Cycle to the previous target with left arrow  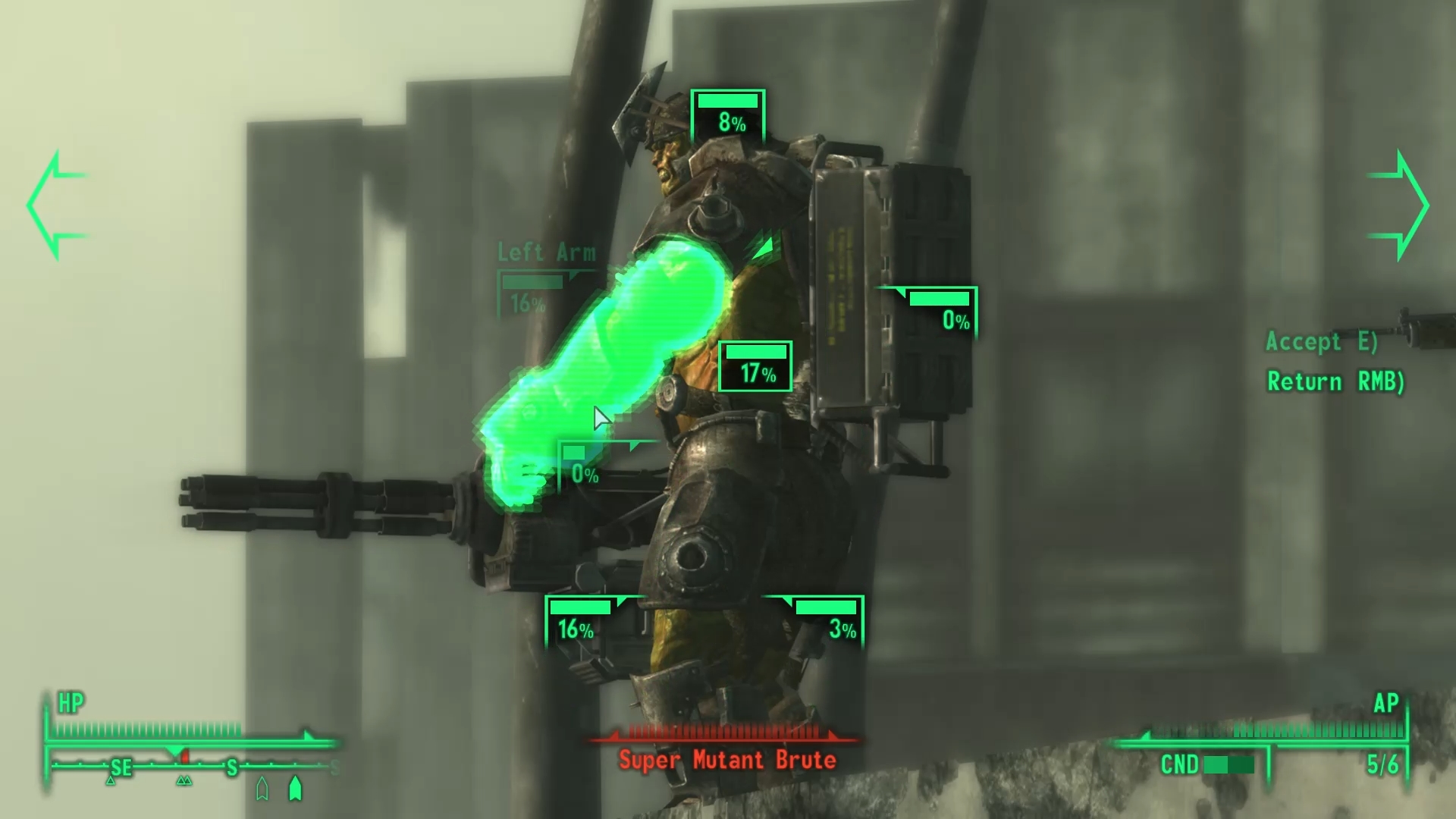[55, 205]
